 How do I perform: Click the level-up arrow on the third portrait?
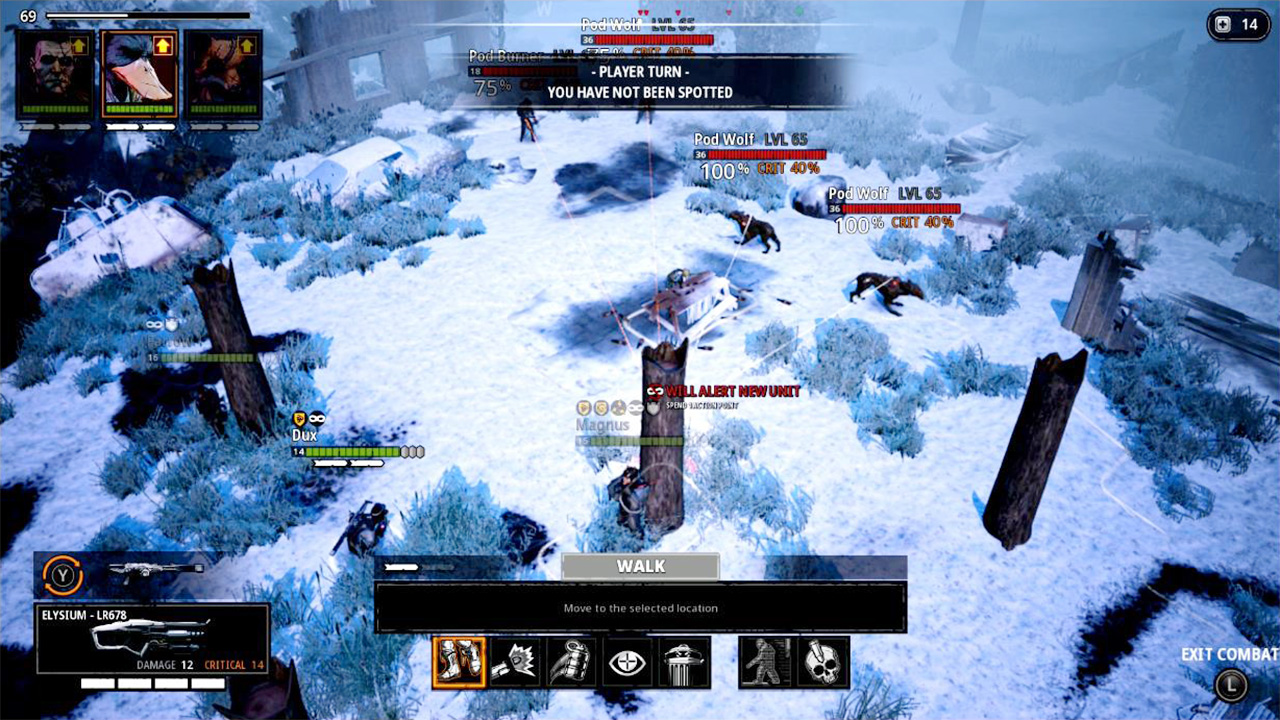pyautogui.click(x=246, y=45)
